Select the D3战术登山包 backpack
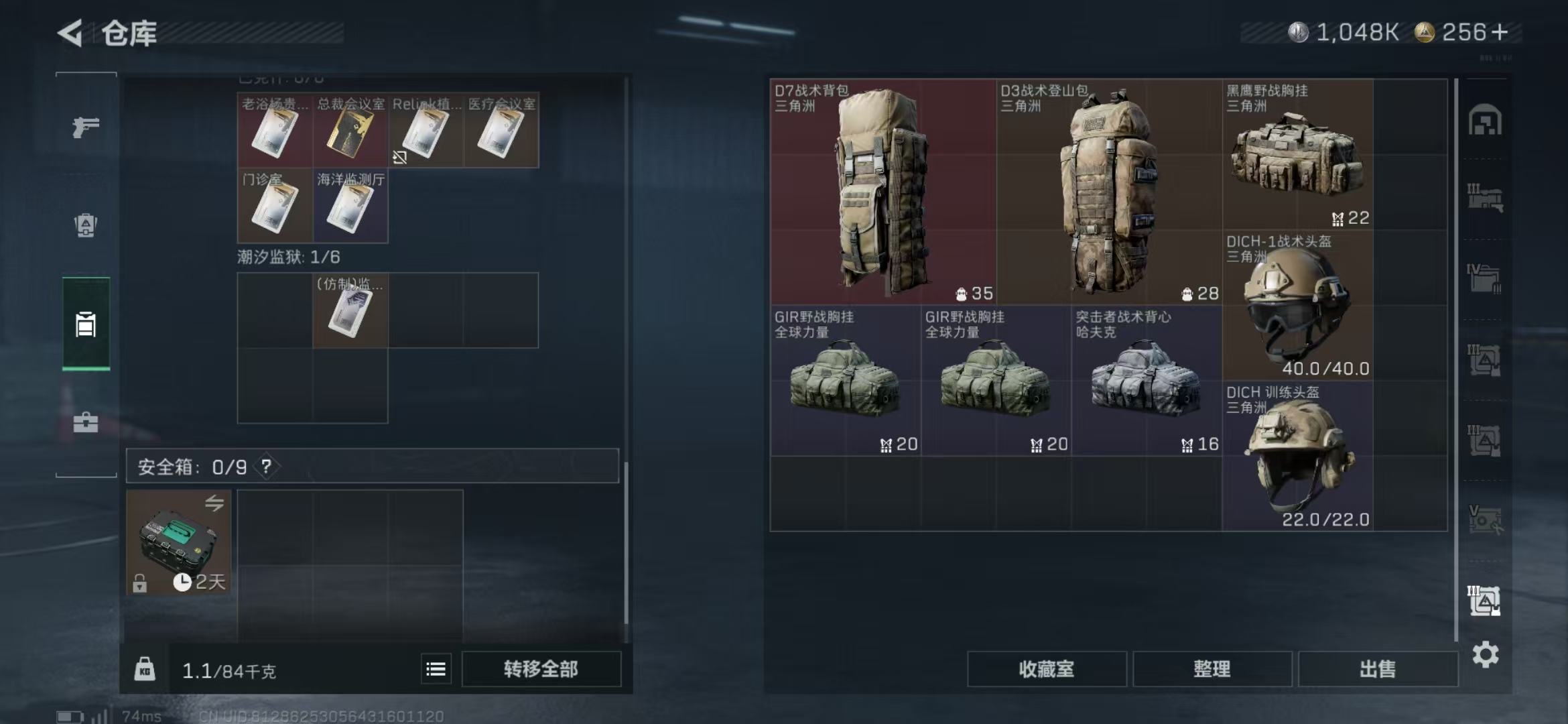Viewport: 1568px width, 724px height. [x=1108, y=192]
